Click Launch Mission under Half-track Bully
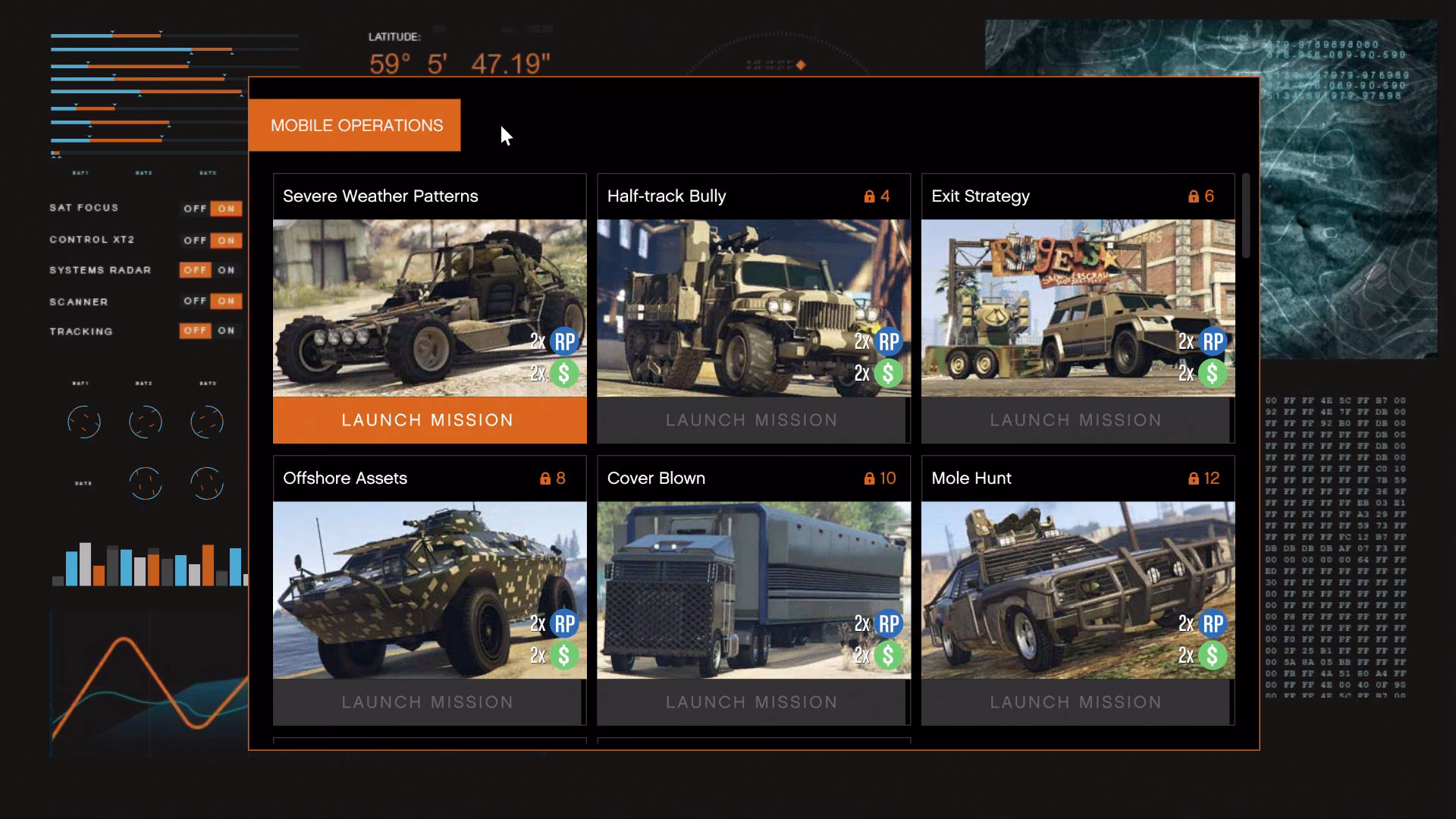 pos(752,419)
